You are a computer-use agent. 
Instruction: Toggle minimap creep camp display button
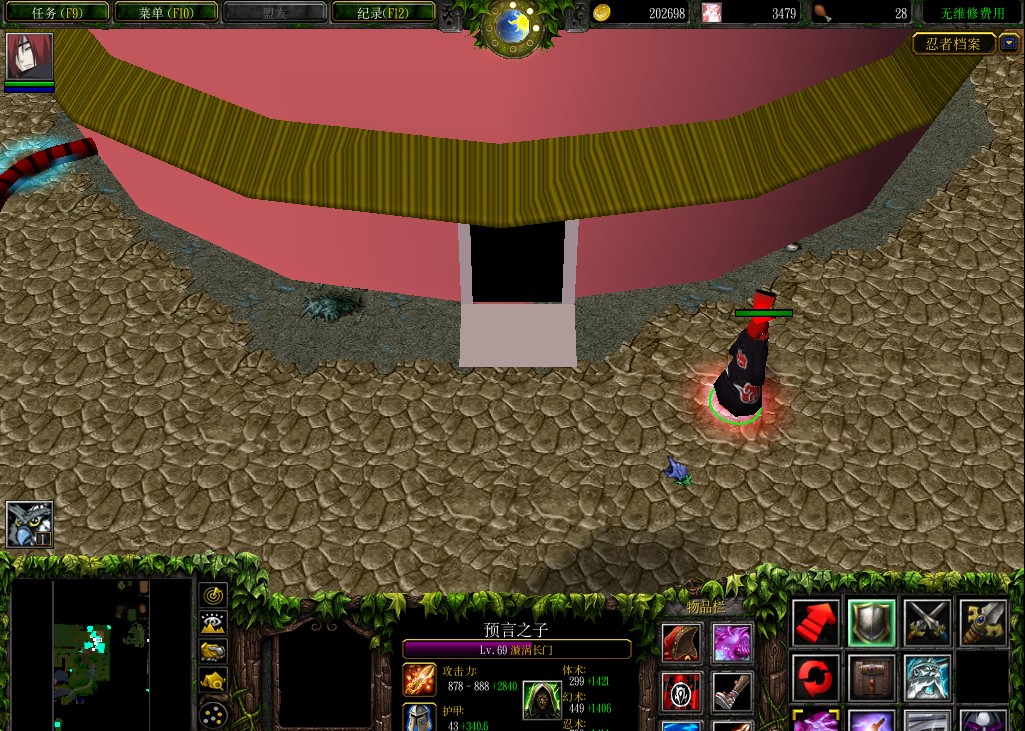click(214, 681)
